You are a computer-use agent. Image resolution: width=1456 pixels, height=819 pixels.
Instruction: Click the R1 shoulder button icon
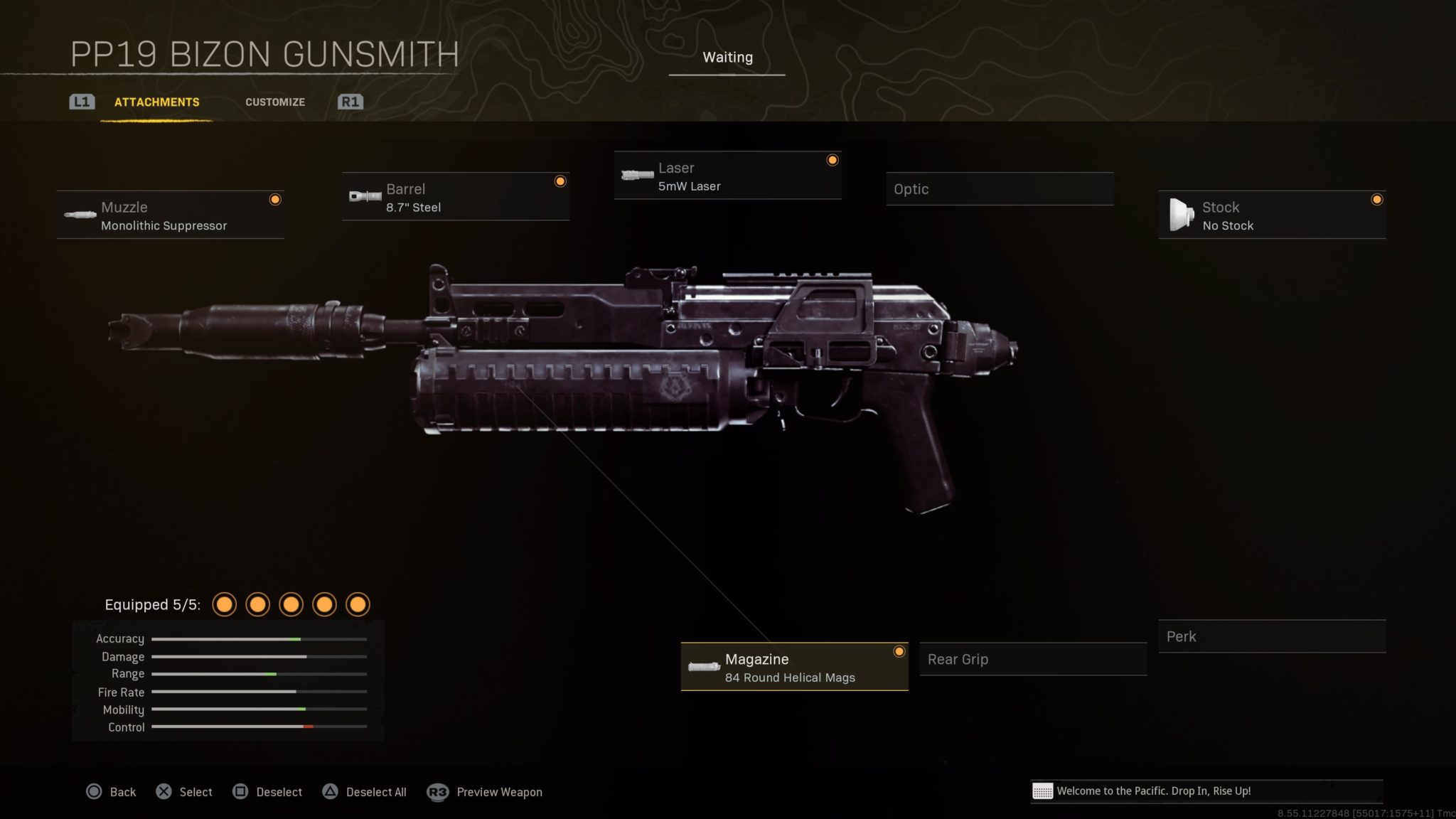coord(350,102)
